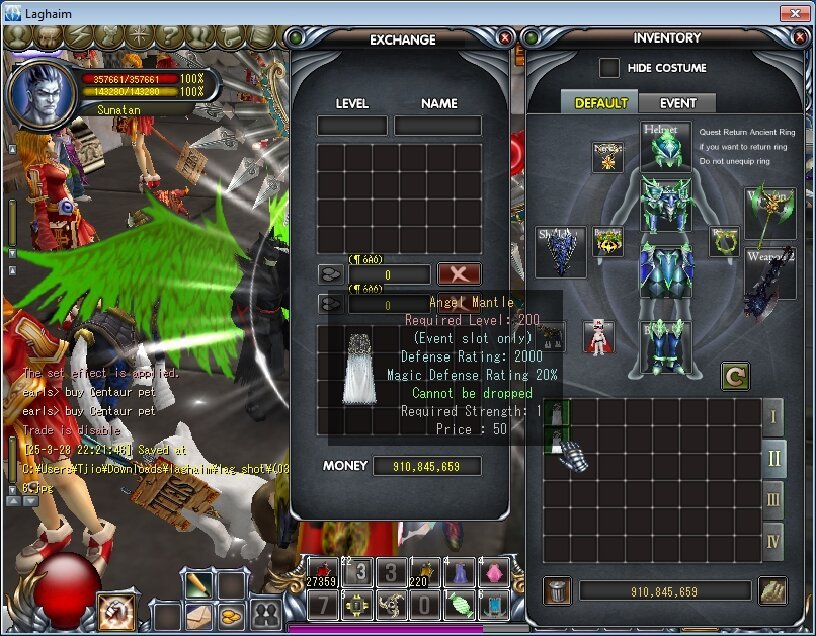Click the equipped shield slot
Viewport: 816px width, 636px height.
coord(560,250)
